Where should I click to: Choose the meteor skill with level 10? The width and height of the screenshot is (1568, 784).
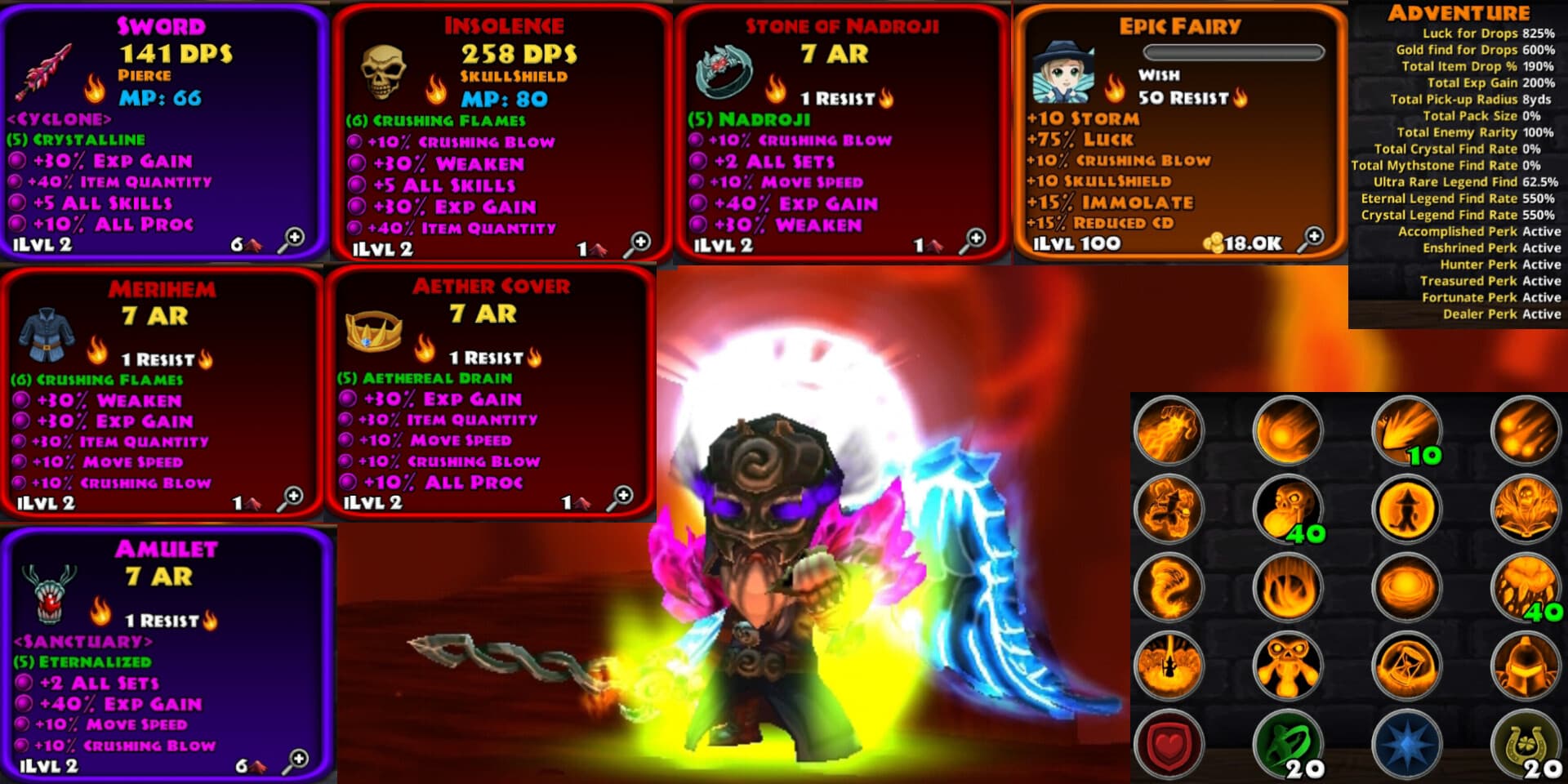point(1406,430)
